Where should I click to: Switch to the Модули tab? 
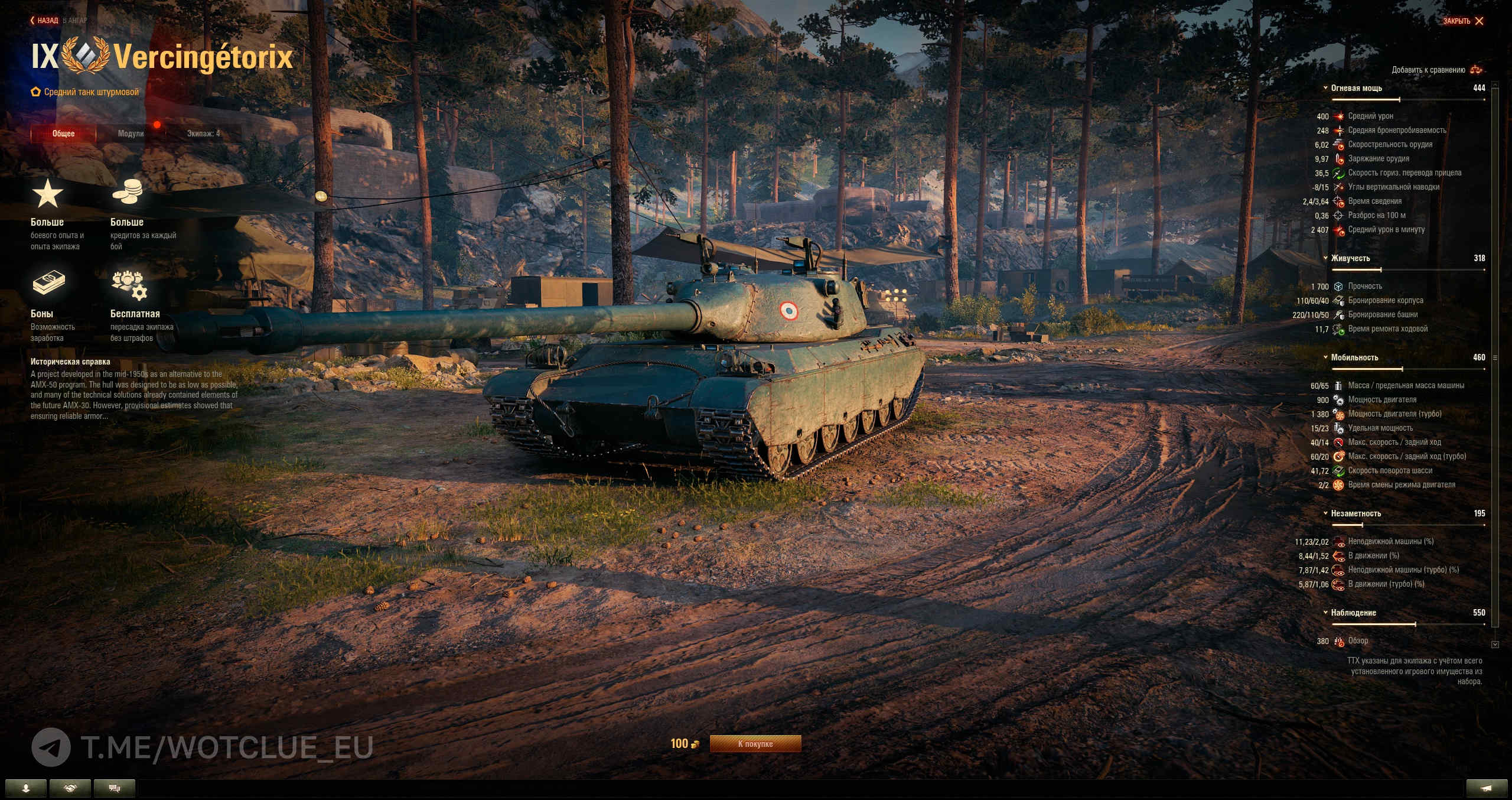pos(131,134)
